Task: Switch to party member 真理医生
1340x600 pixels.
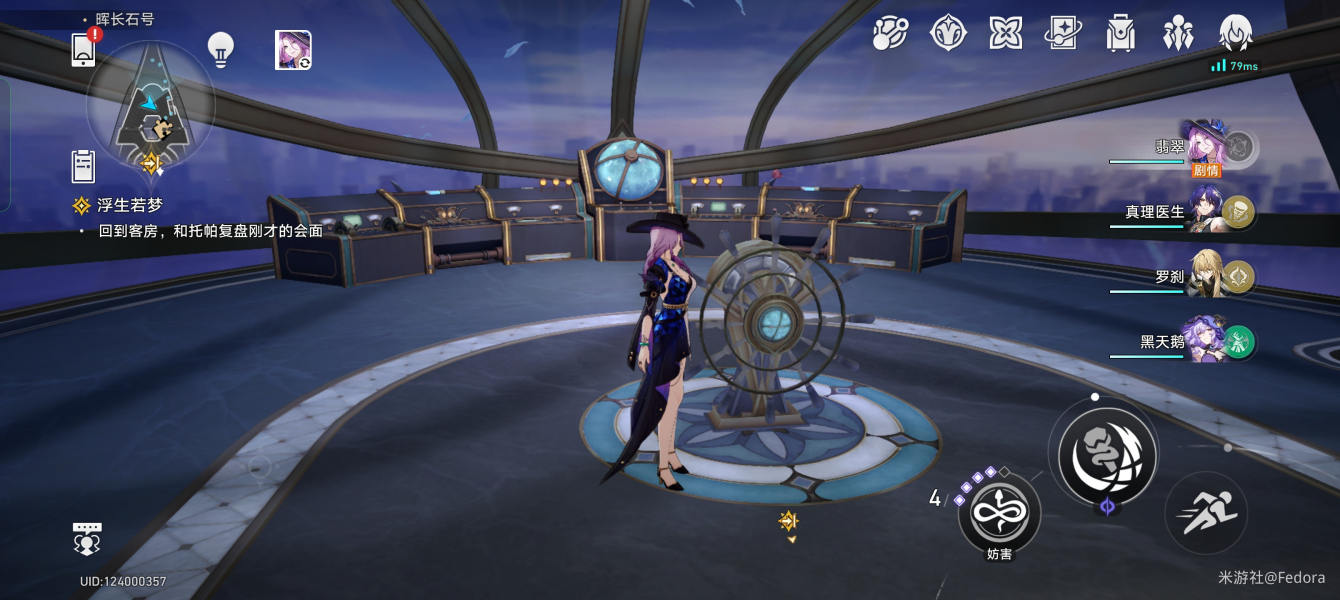Action: [1205, 212]
